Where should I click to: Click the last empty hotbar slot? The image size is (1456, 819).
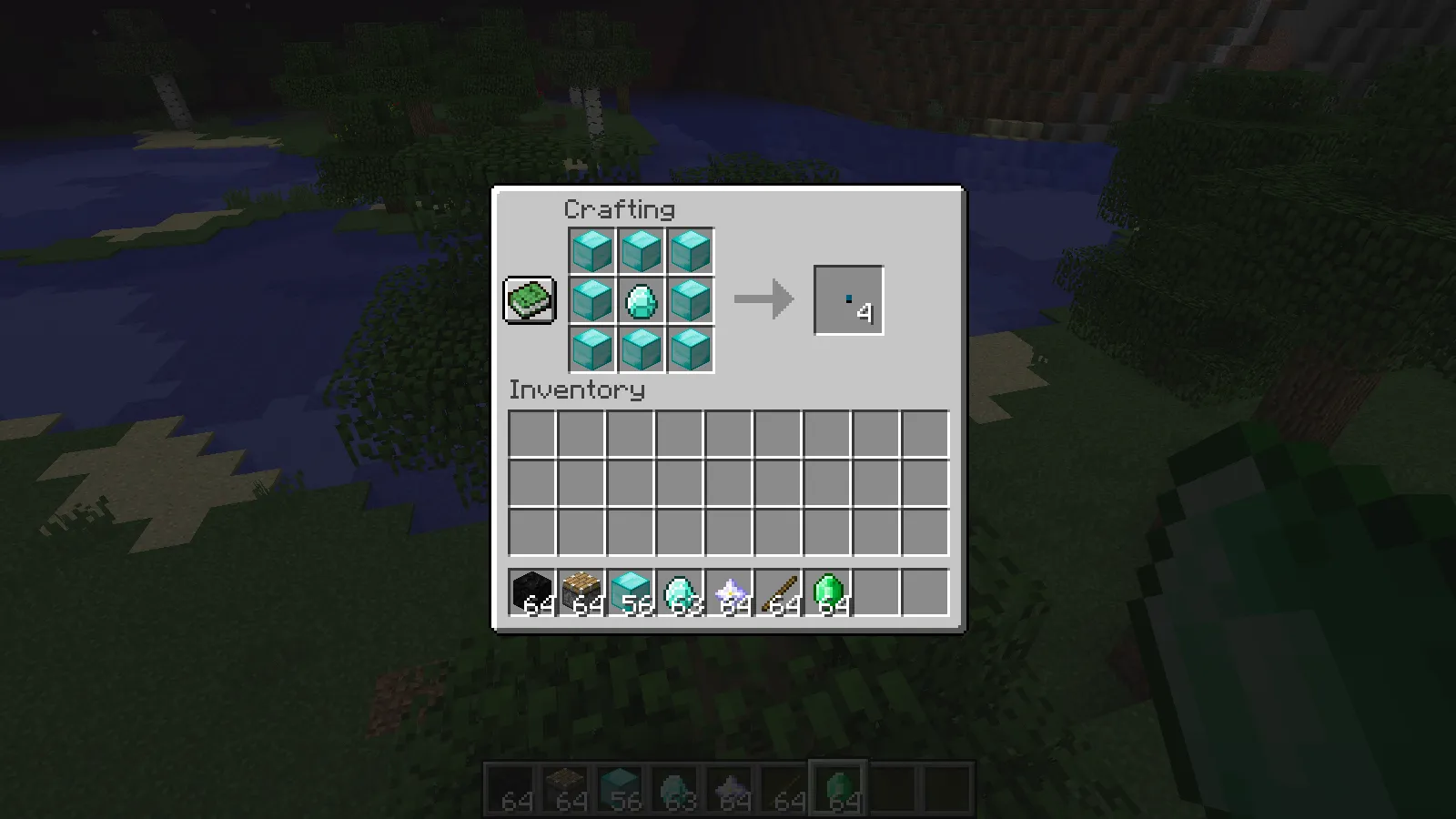(x=928, y=591)
